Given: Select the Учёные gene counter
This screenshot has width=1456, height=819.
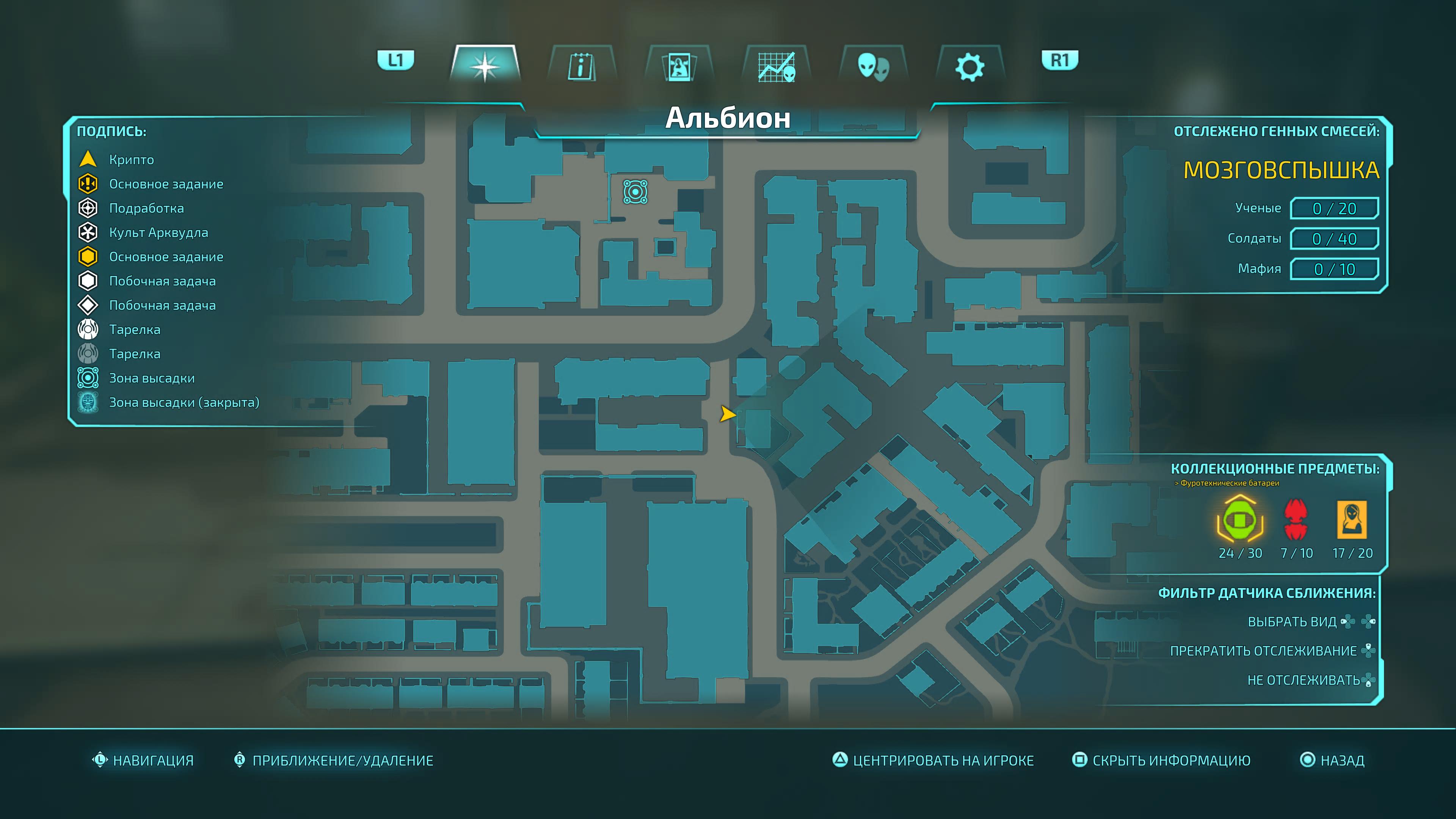Looking at the screenshot, I should pos(1334,209).
